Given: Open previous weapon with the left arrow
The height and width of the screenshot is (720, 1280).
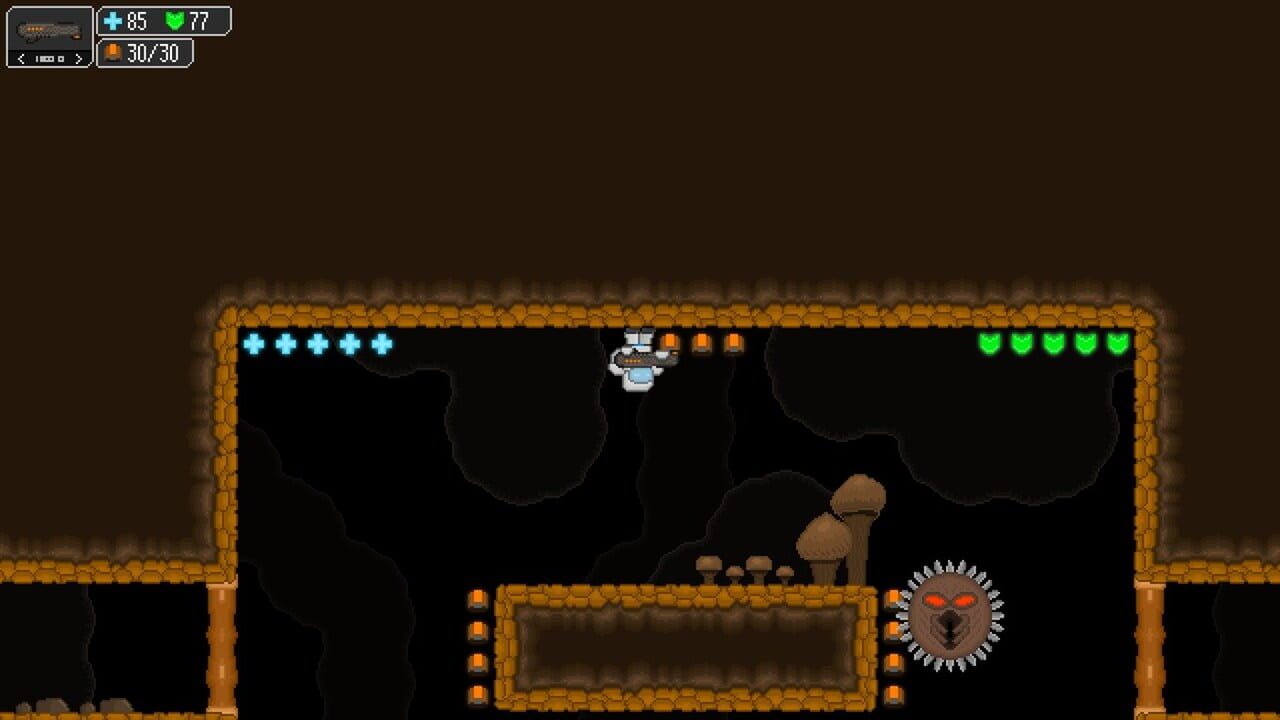Looking at the screenshot, I should [21, 58].
